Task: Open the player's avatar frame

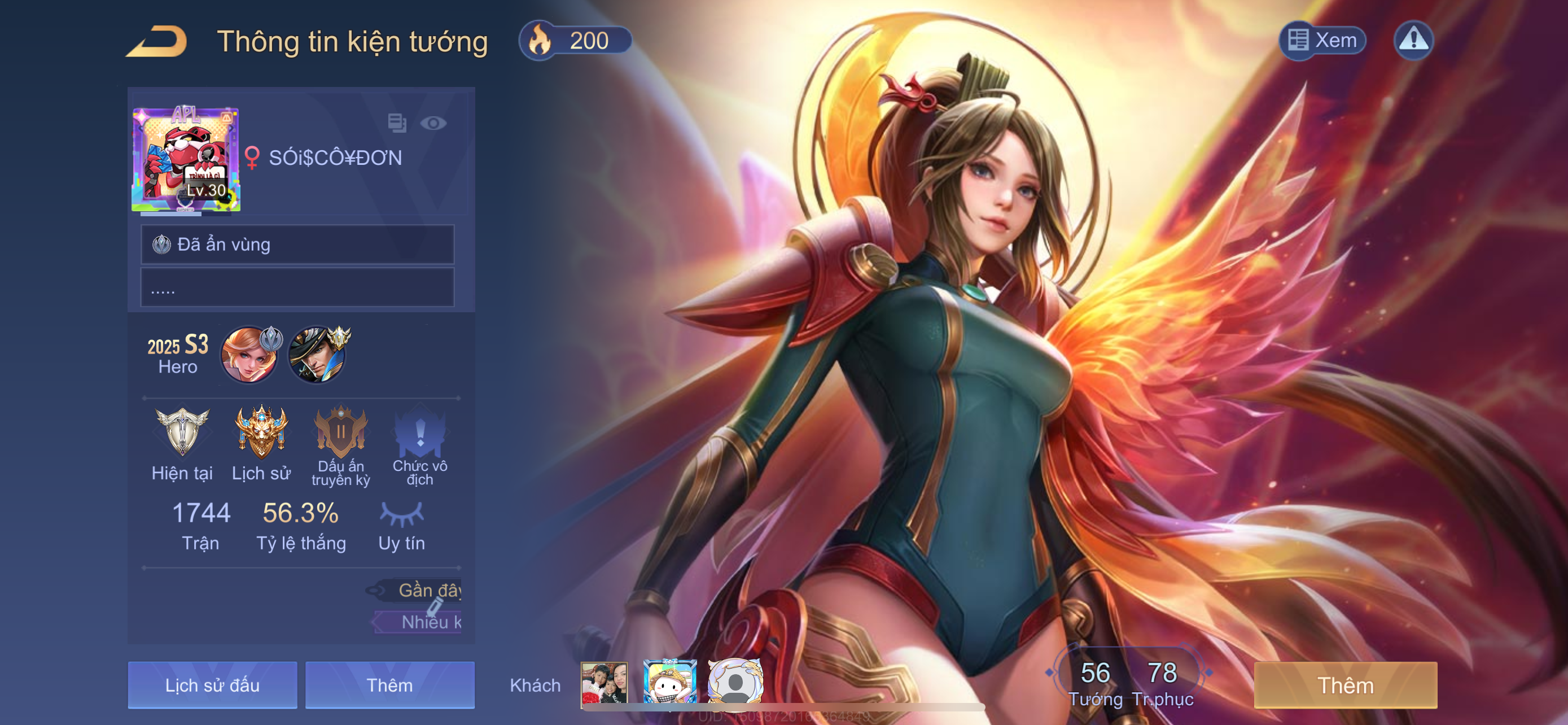Action: coord(186,159)
